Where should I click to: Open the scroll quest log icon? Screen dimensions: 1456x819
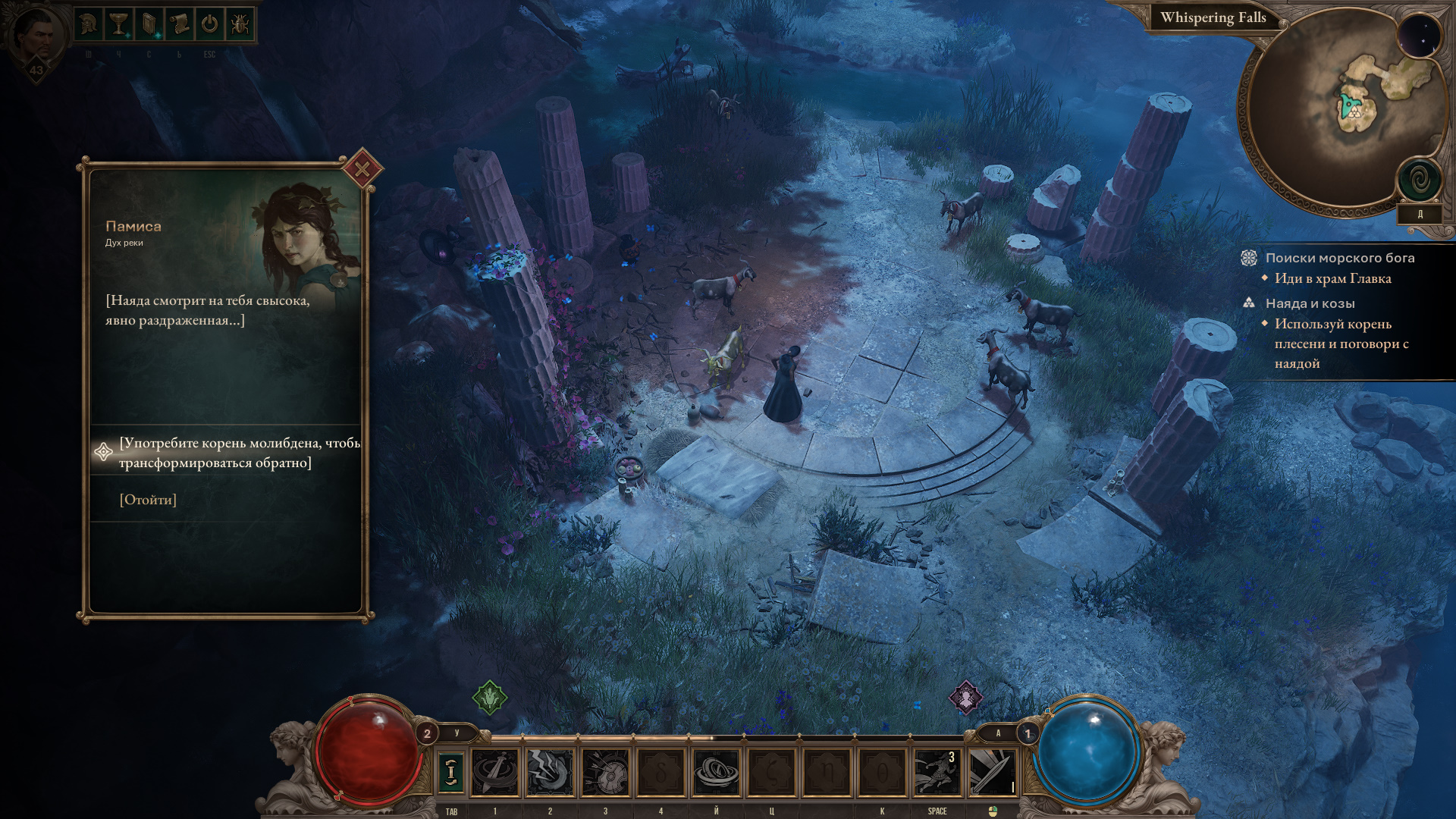[180, 25]
